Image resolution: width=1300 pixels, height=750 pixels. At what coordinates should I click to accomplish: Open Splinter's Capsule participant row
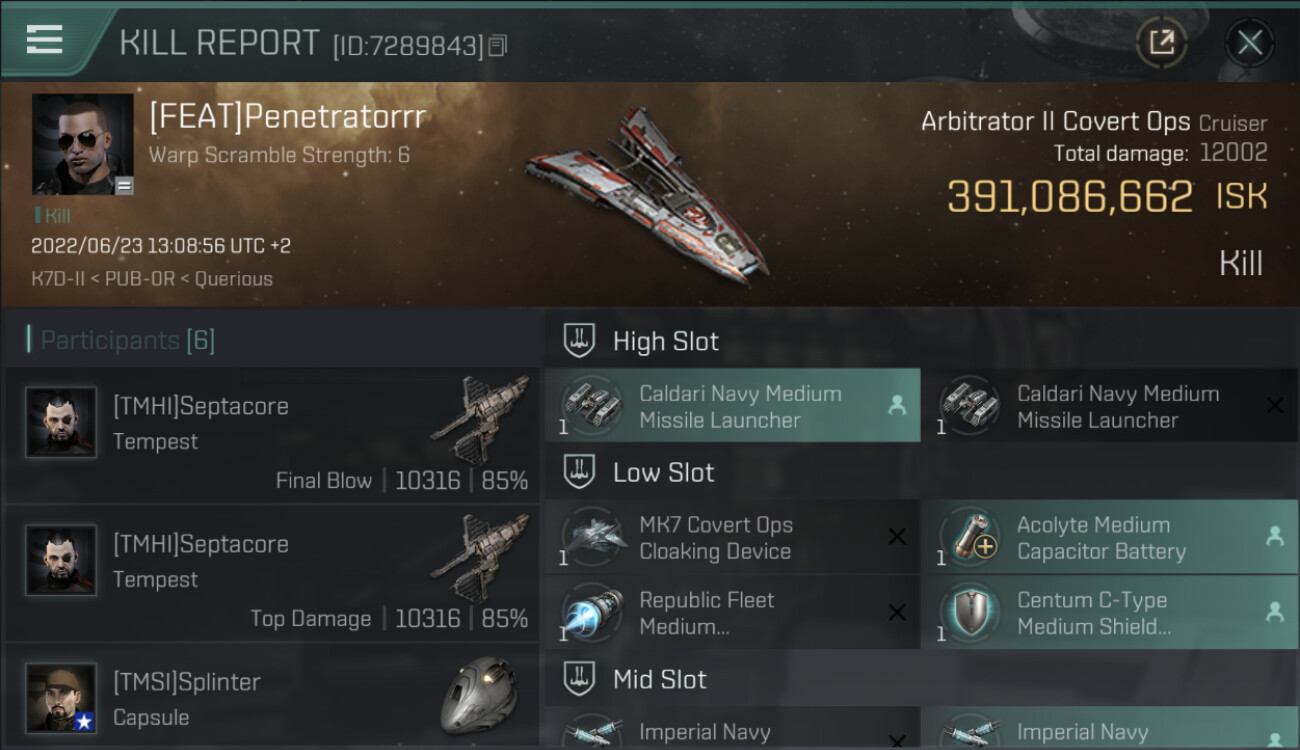pos(272,698)
